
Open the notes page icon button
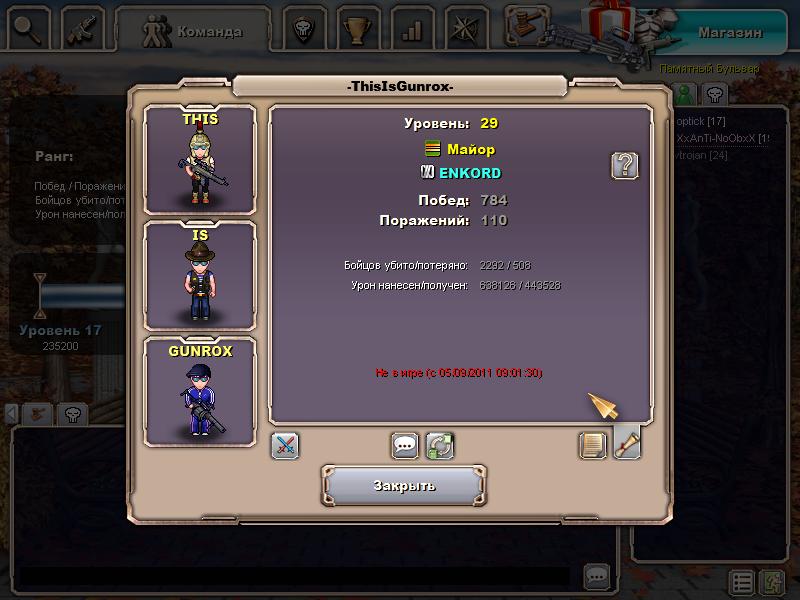coord(593,444)
